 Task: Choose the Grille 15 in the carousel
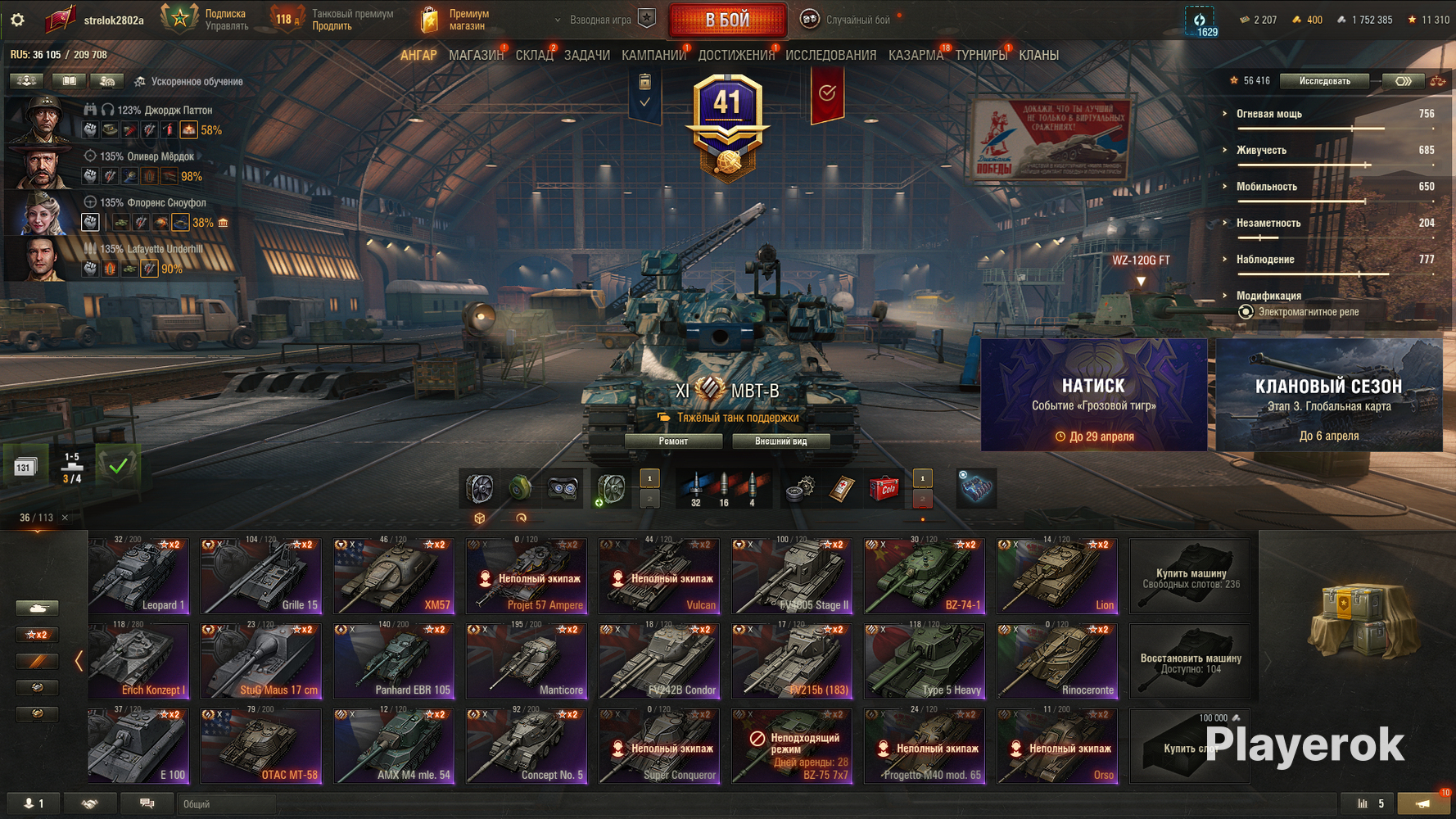click(x=262, y=575)
